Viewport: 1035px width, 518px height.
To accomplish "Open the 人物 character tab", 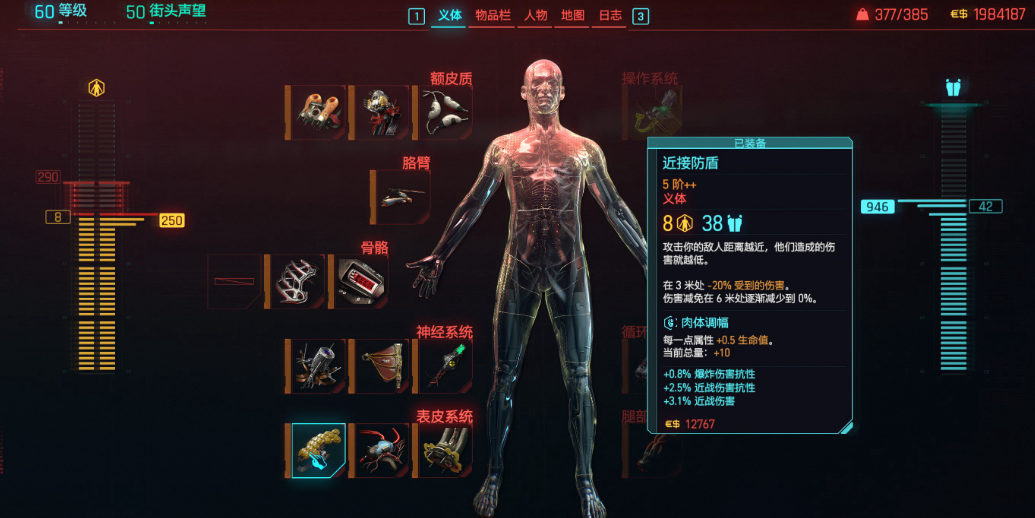I will click(537, 16).
